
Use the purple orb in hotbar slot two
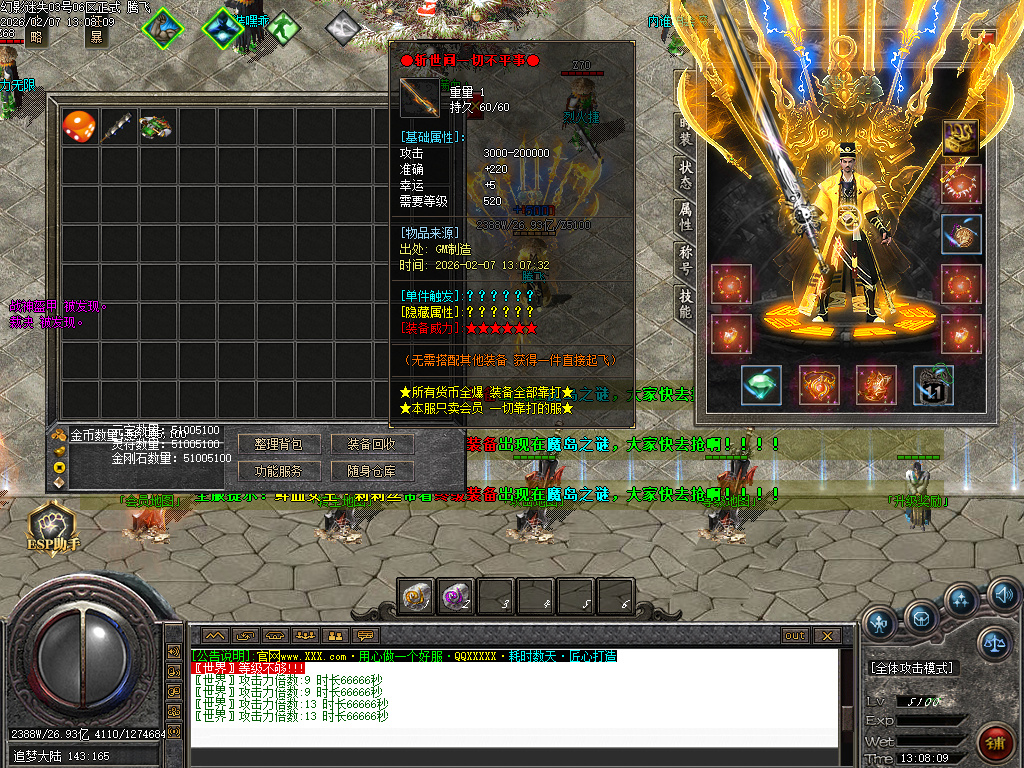point(456,597)
